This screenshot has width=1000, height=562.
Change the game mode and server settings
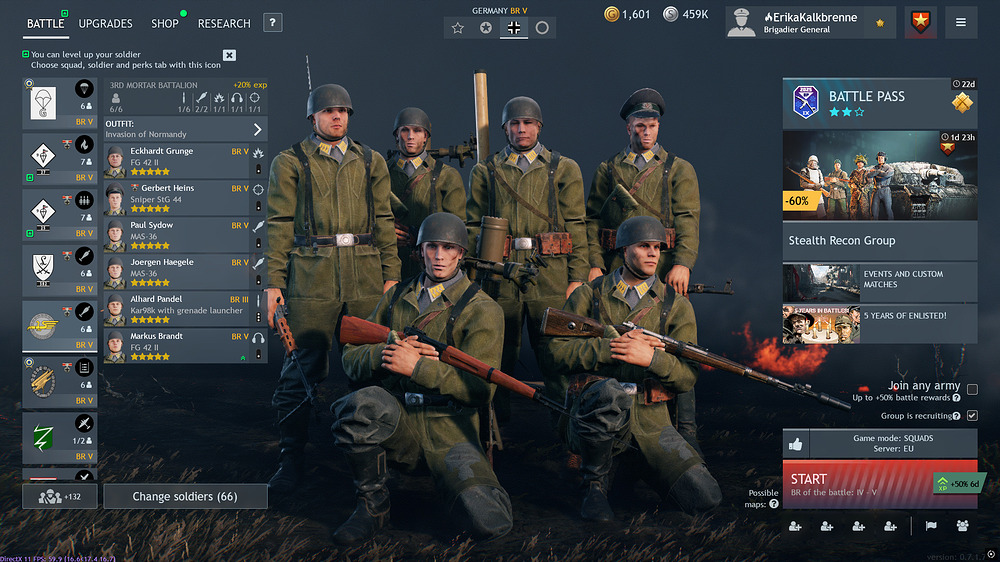coord(892,443)
